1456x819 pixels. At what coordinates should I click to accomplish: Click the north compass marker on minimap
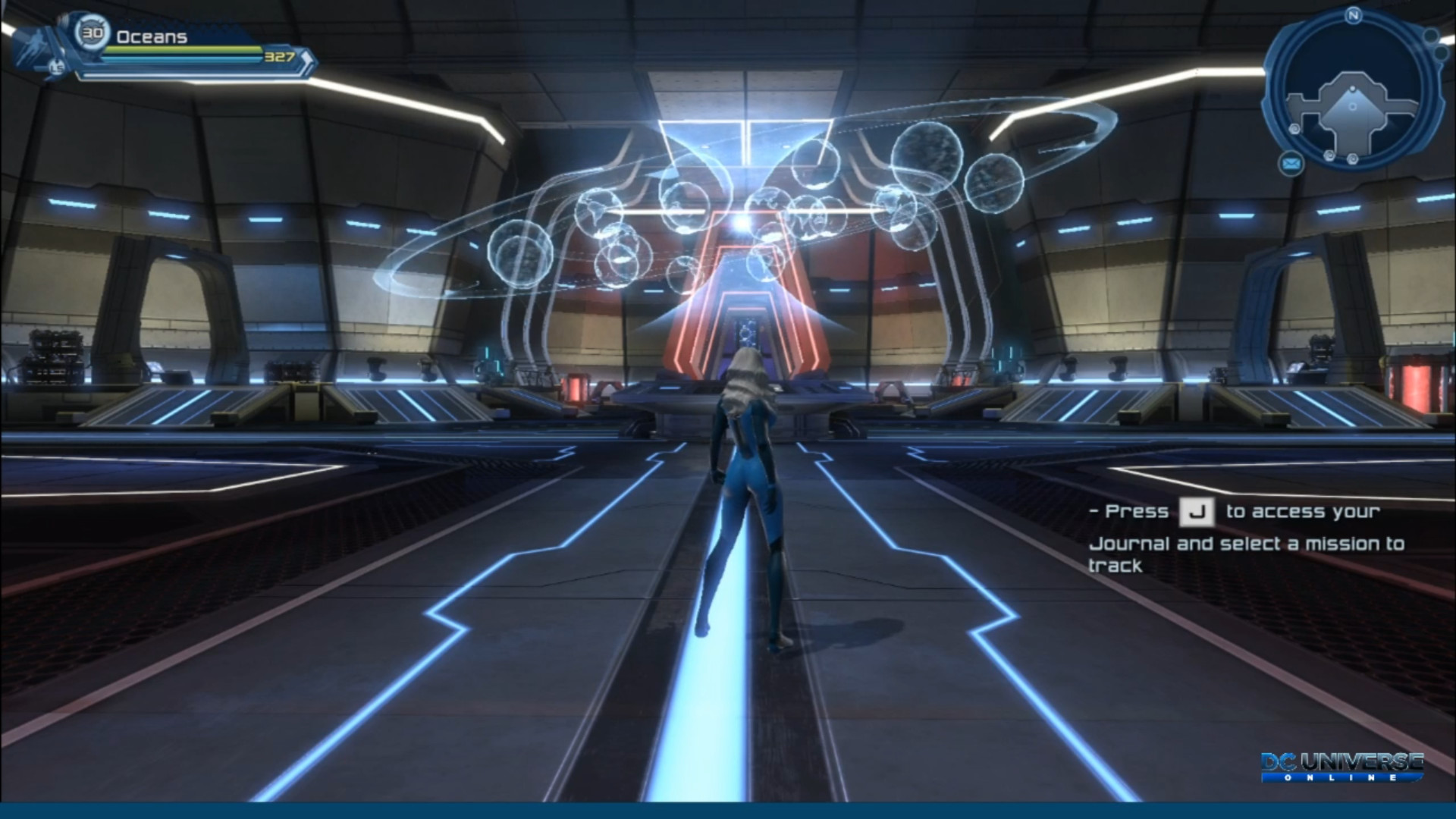(x=1353, y=15)
